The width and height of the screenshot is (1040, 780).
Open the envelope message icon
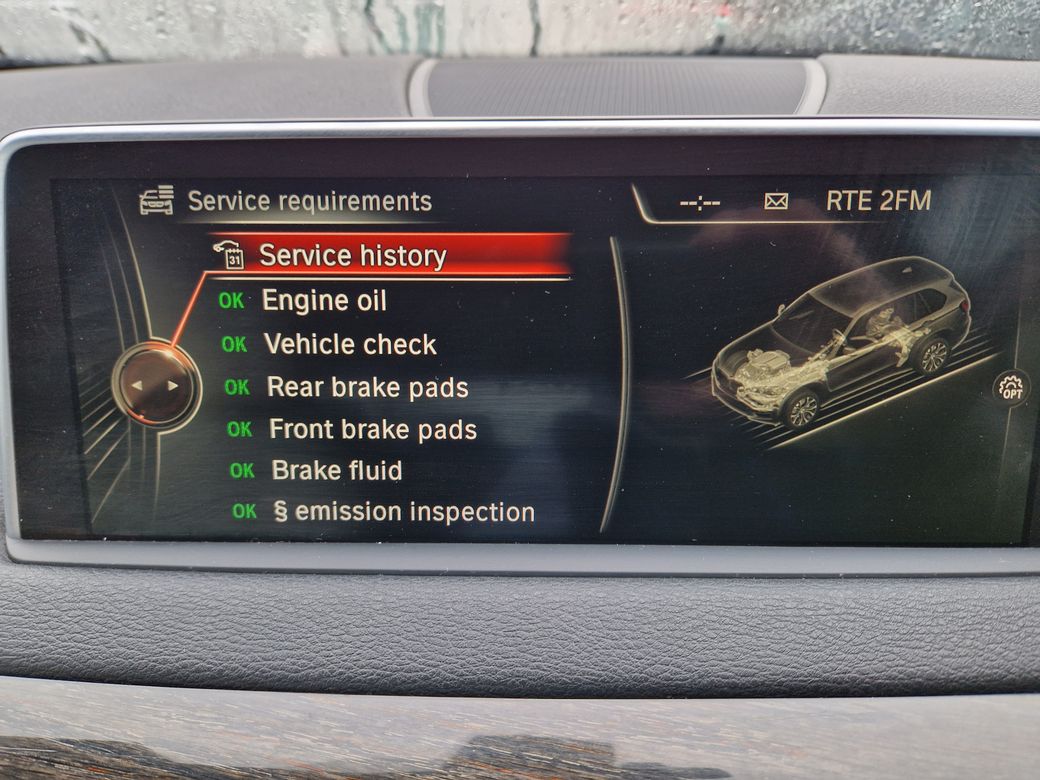pos(776,202)
